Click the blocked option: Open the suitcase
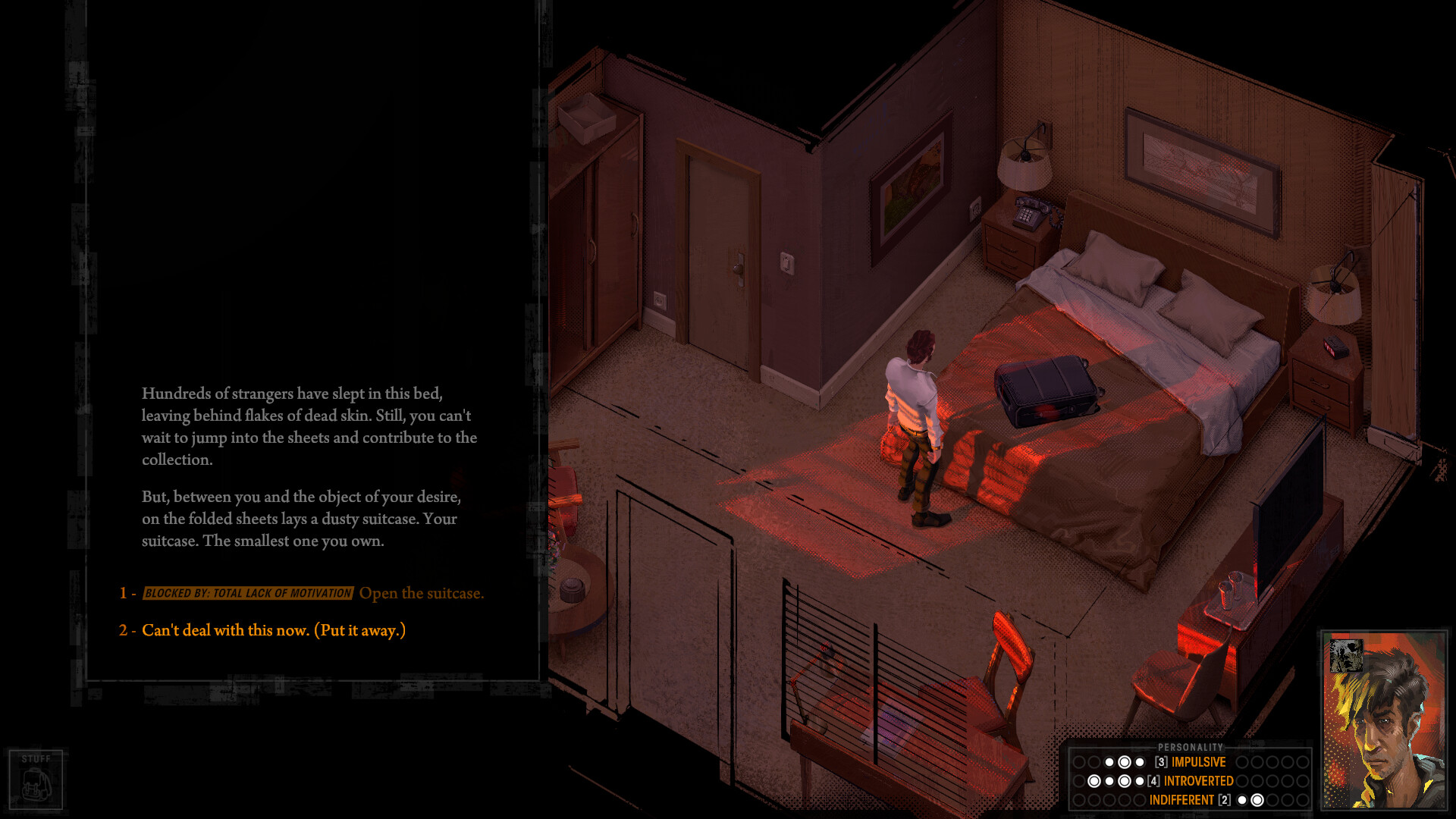Screen dimensions: 1456x819 (422, 593)
